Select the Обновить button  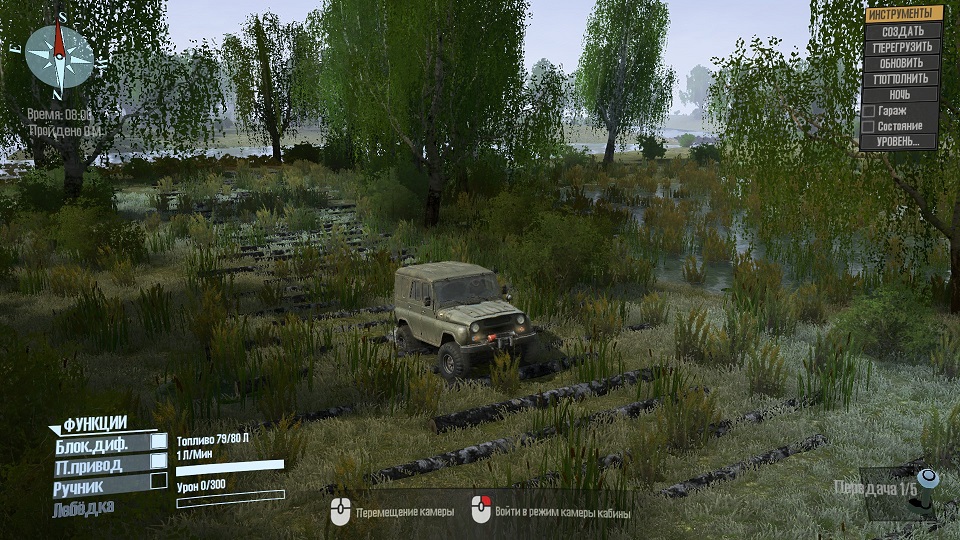[x=902, y=63]
